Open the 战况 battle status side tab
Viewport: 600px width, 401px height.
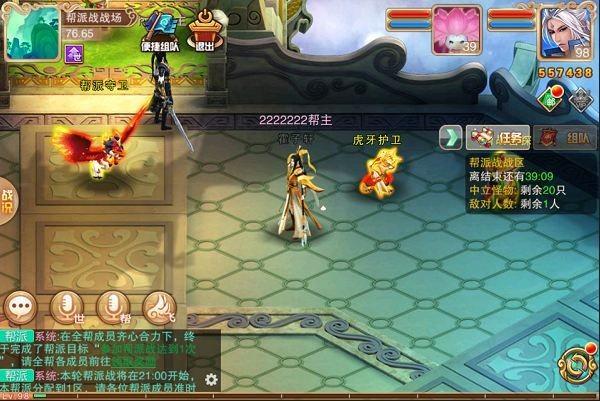click(x=7, y=202)
